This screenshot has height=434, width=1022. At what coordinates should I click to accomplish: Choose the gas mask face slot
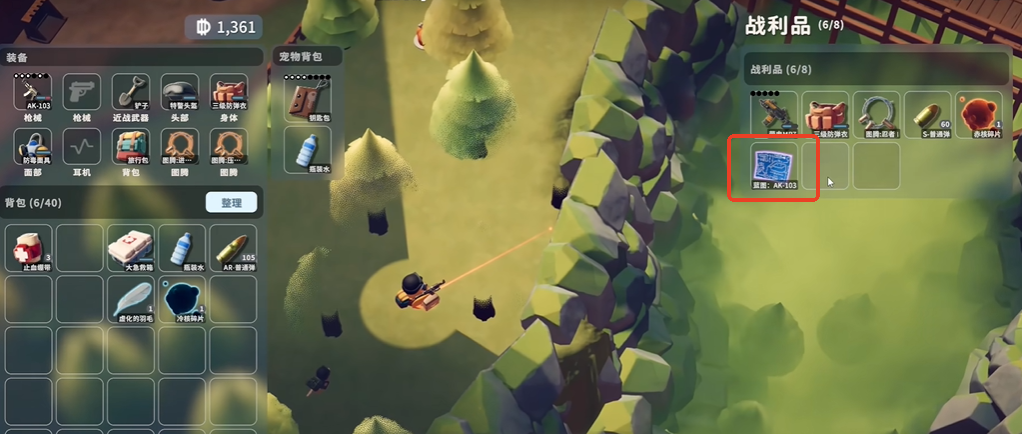[x=32, y=149]
